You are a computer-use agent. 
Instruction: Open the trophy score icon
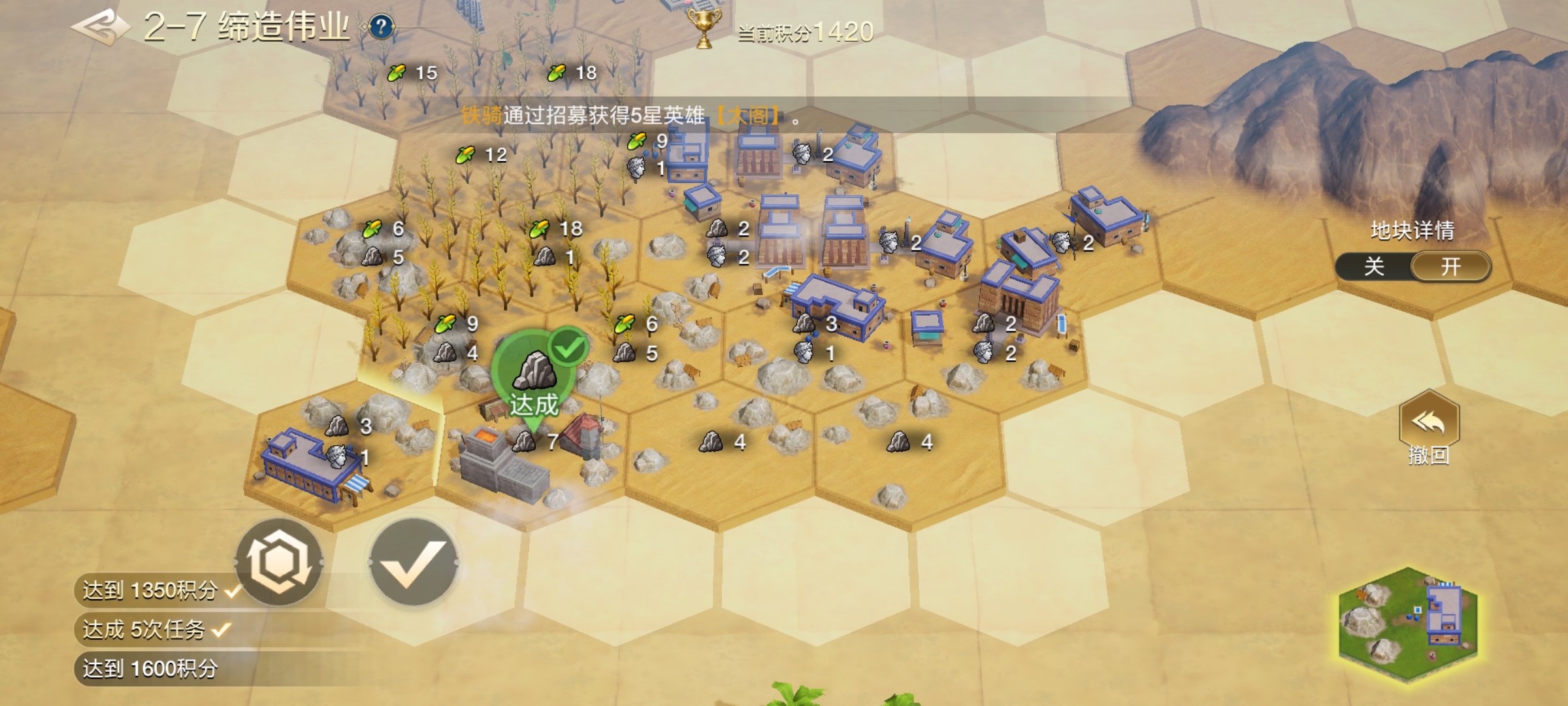(704, 29)
